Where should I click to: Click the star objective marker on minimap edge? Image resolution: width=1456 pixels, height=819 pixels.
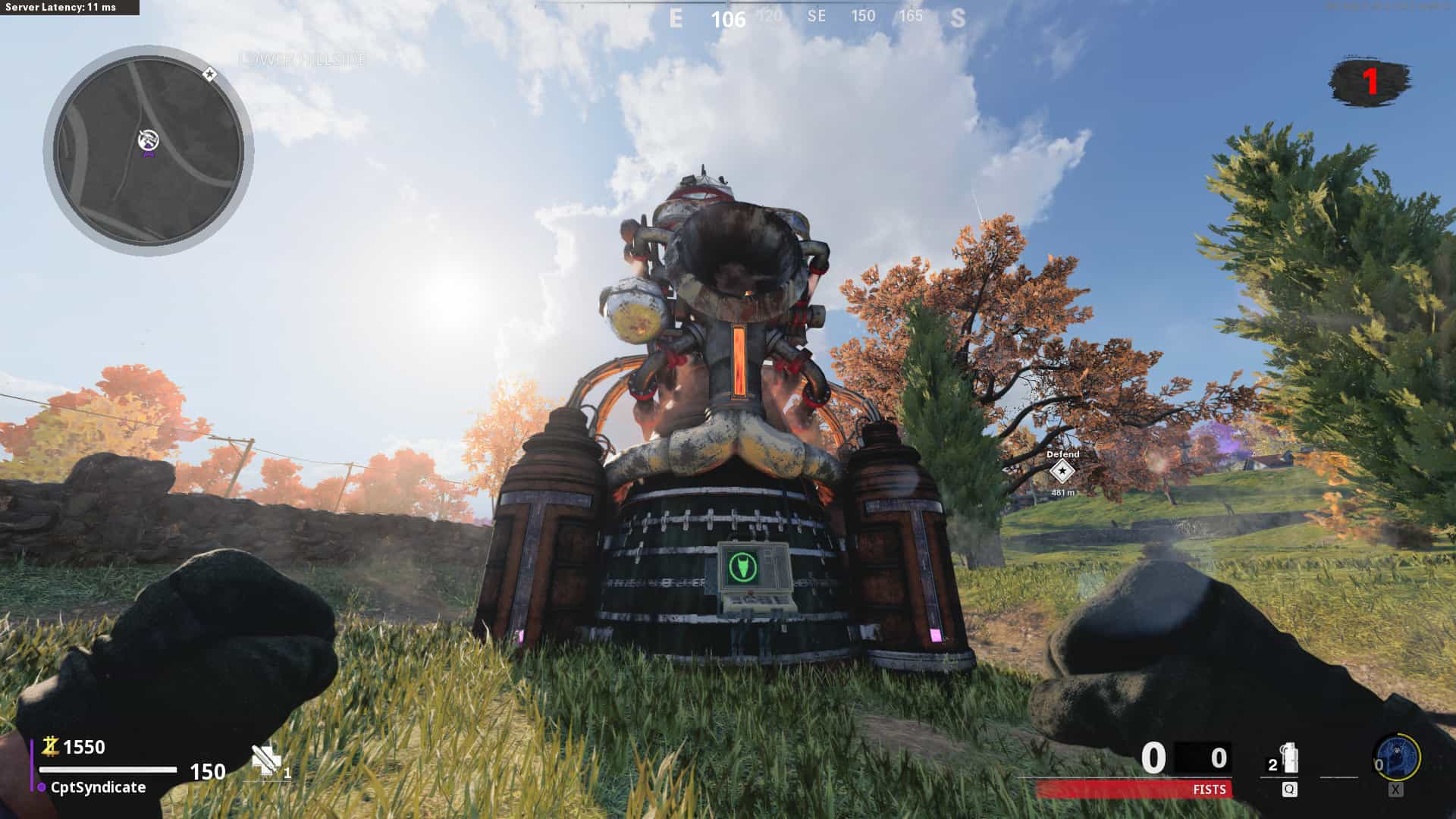click(x=210, y=74)
